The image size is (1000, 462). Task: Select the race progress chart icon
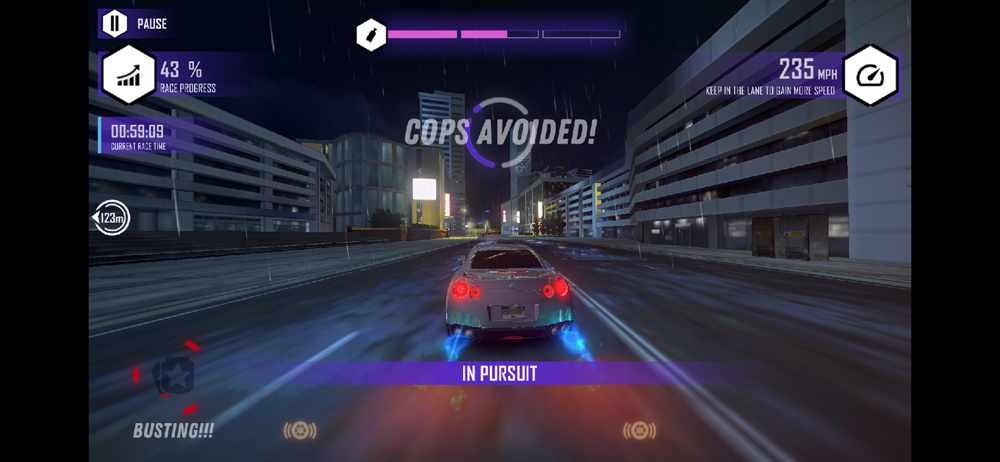[129, 75]
